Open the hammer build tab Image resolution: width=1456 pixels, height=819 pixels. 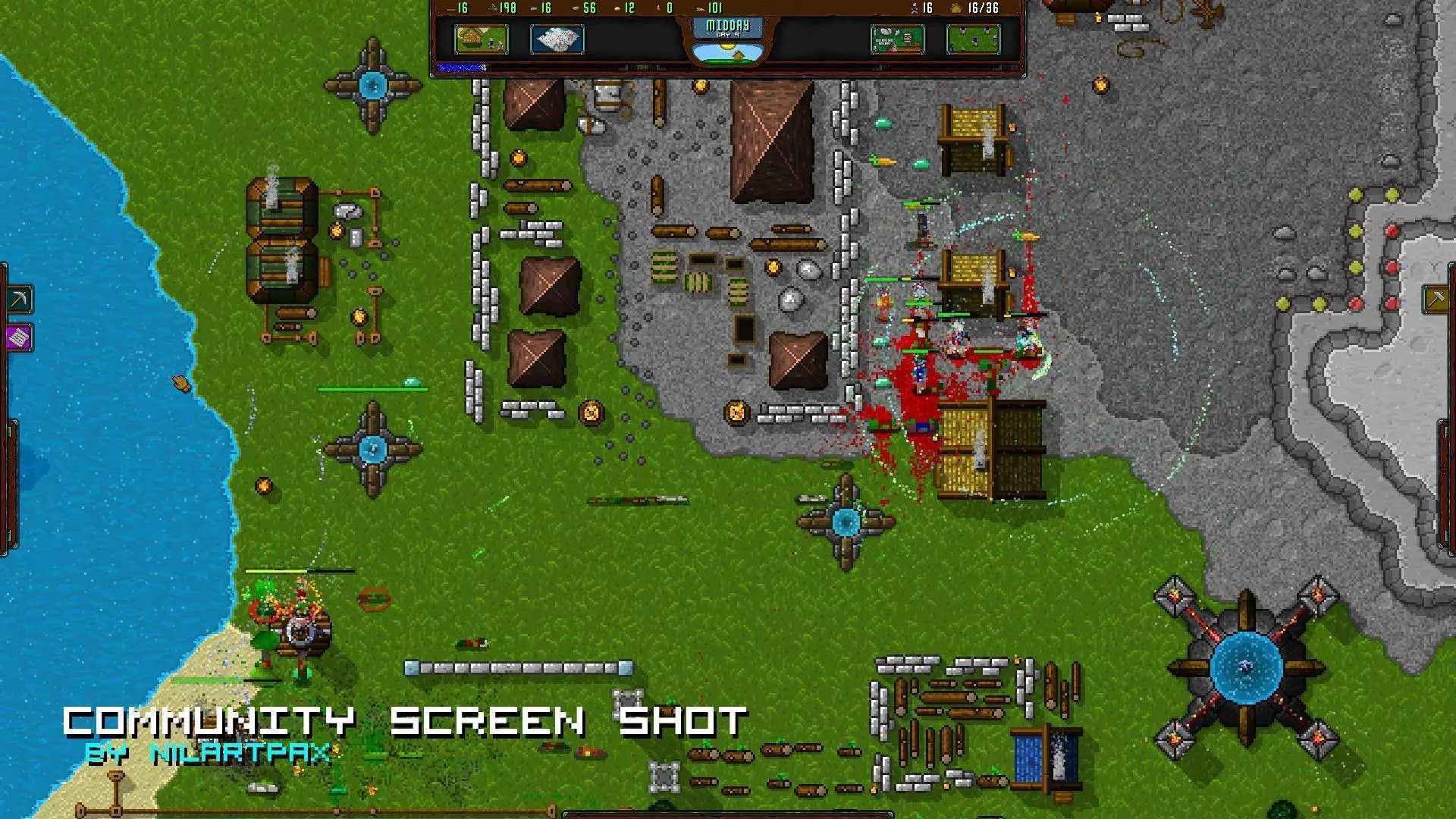click(x=1436, y=300)
